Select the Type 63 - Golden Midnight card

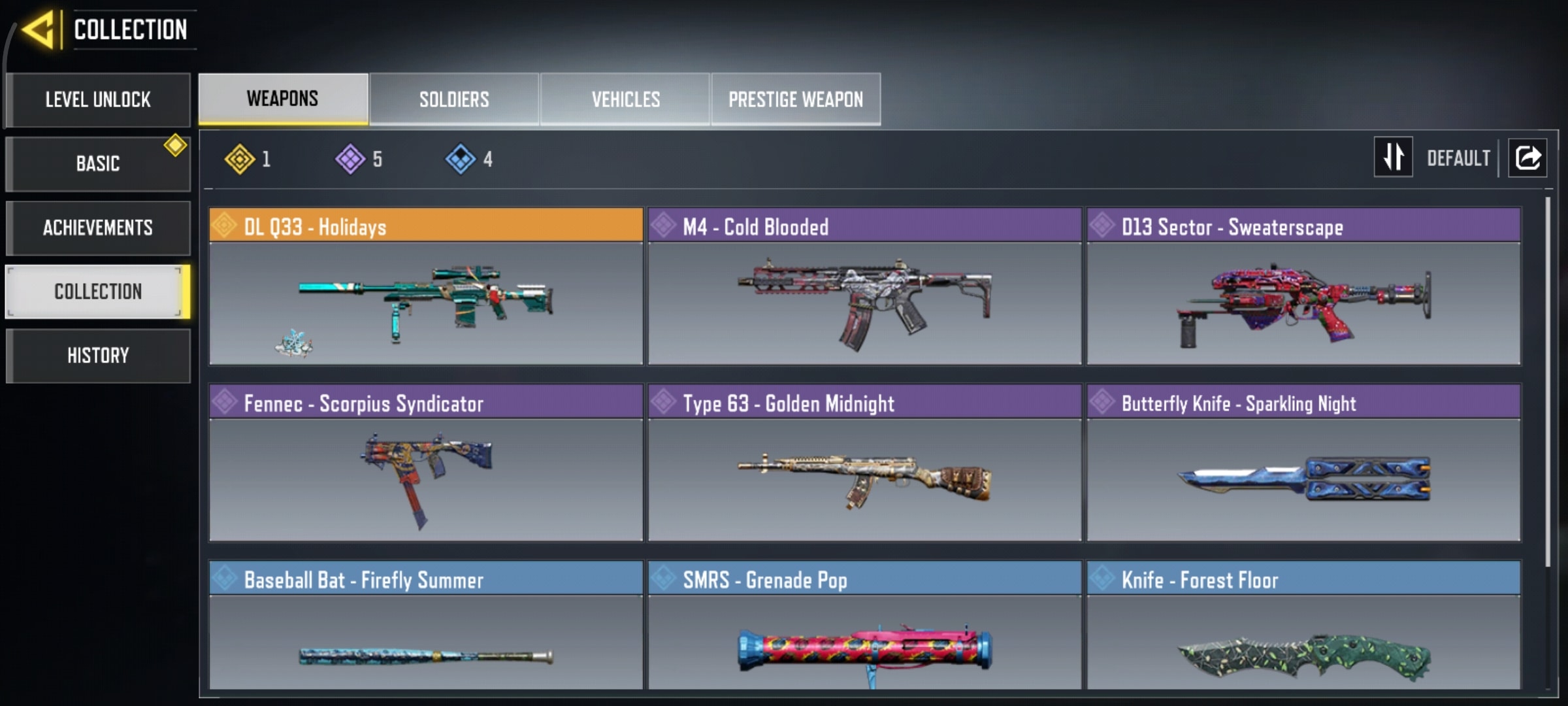pos(864,463)
